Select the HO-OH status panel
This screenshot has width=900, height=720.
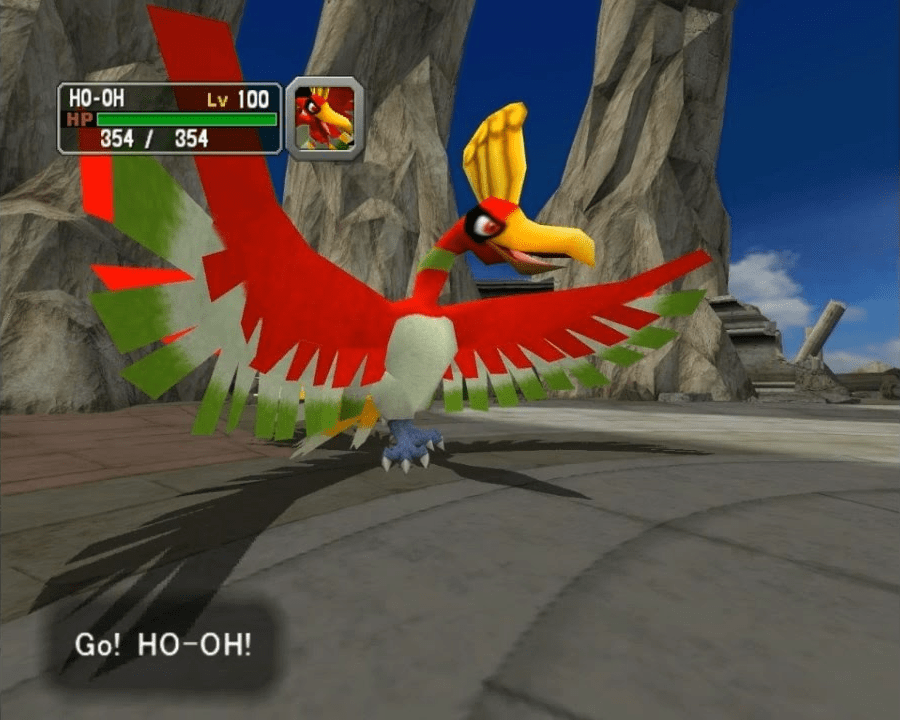click(x=169, y=119)
